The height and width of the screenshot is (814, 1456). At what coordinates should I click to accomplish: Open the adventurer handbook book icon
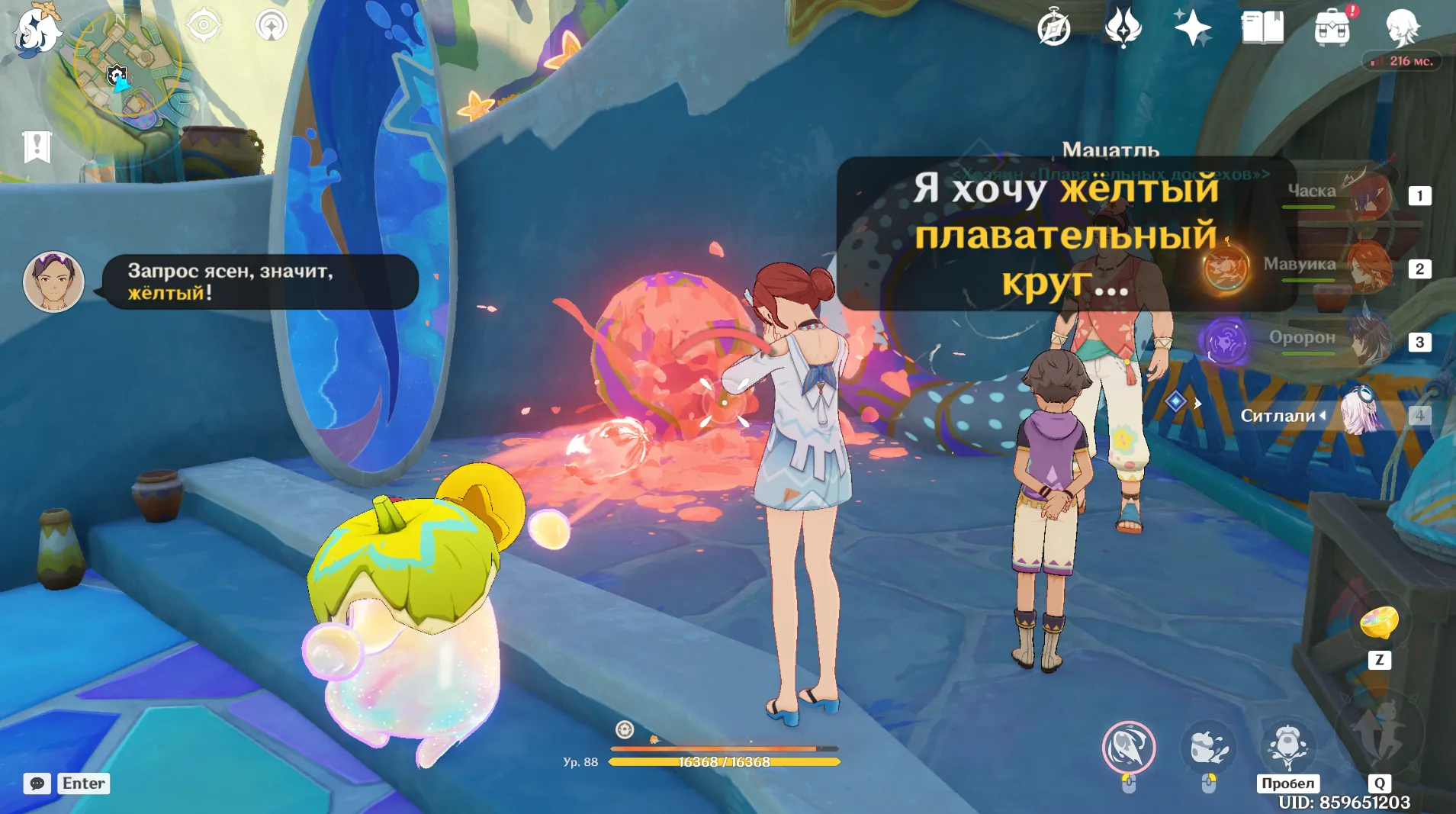[x=1262, y=29]
